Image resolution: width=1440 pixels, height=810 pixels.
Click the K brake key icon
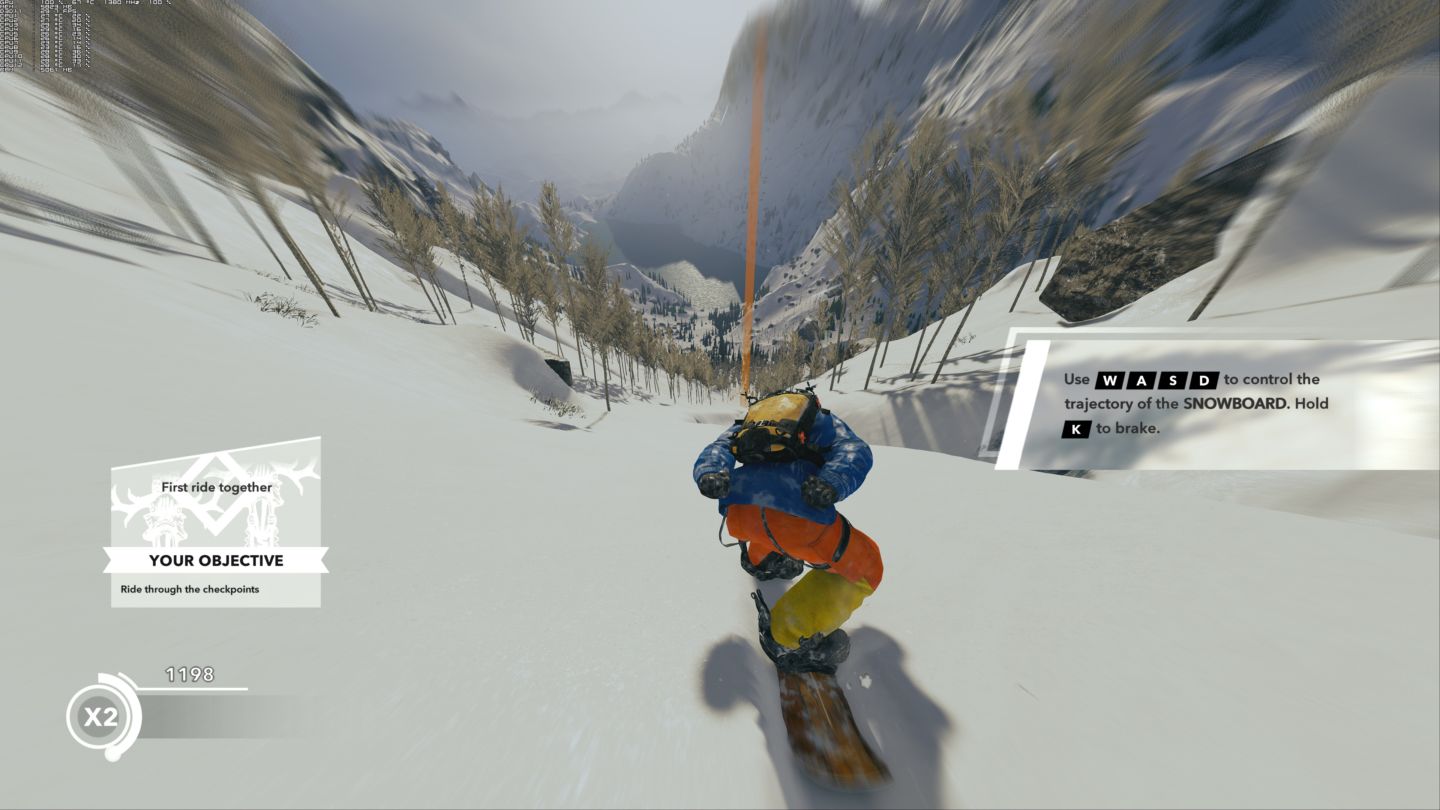tap(1076, 427)
